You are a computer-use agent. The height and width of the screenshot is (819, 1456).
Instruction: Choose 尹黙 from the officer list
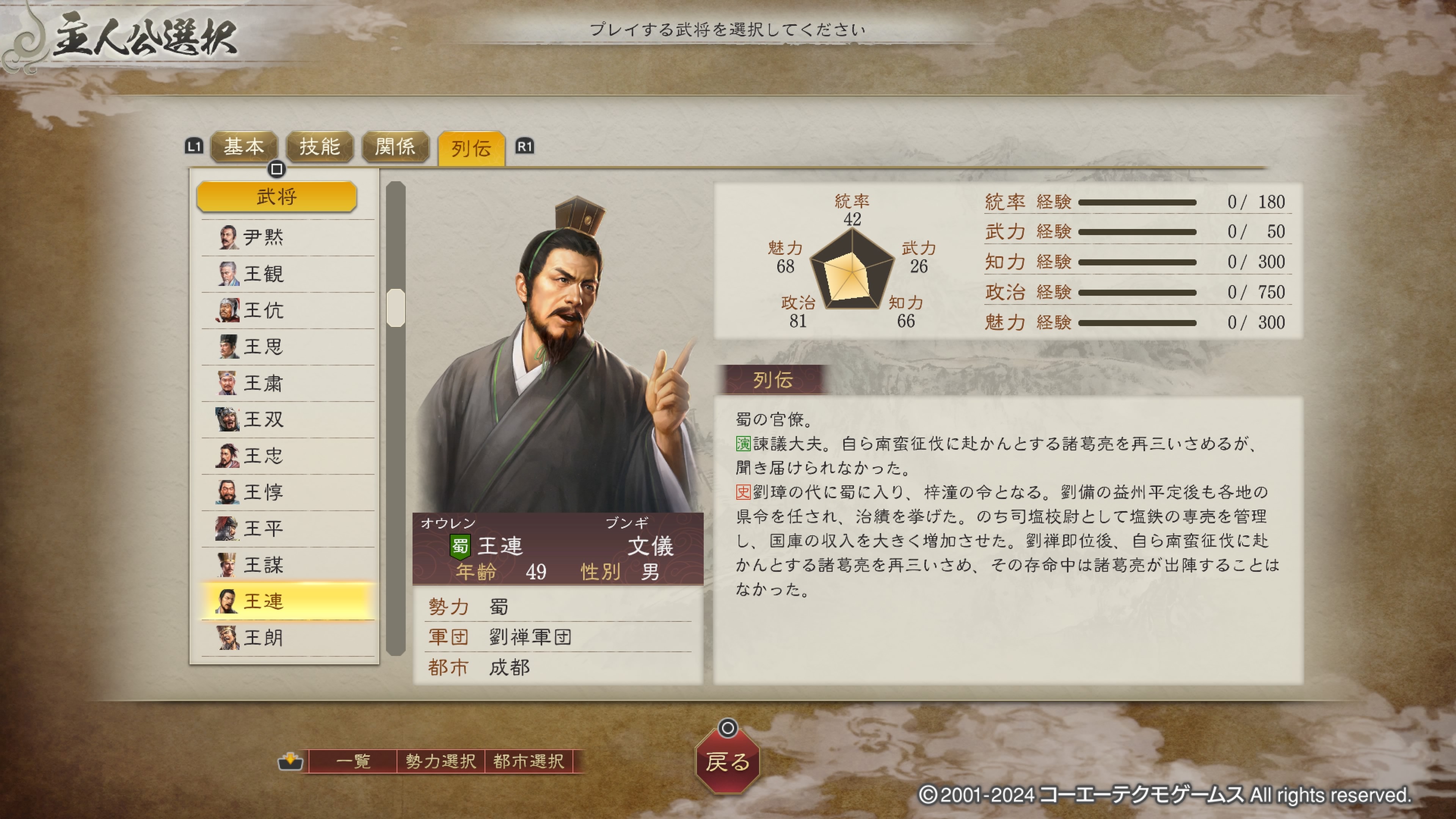pyautogui.click(x=287, y=237)
